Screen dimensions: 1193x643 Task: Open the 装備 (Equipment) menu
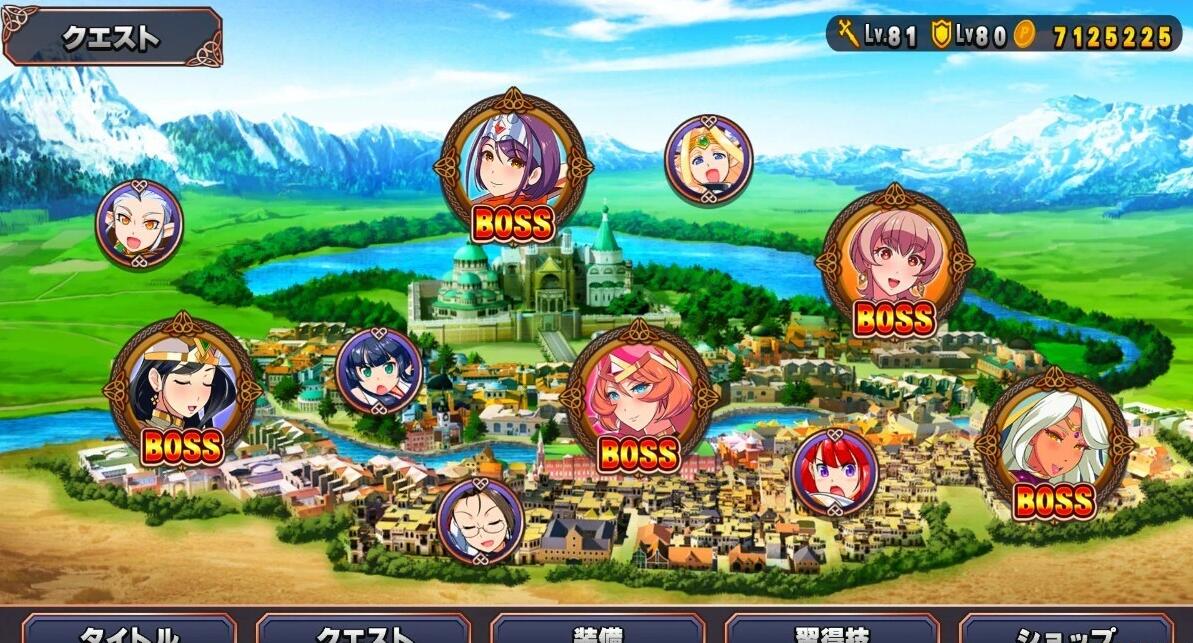point(597,631)
